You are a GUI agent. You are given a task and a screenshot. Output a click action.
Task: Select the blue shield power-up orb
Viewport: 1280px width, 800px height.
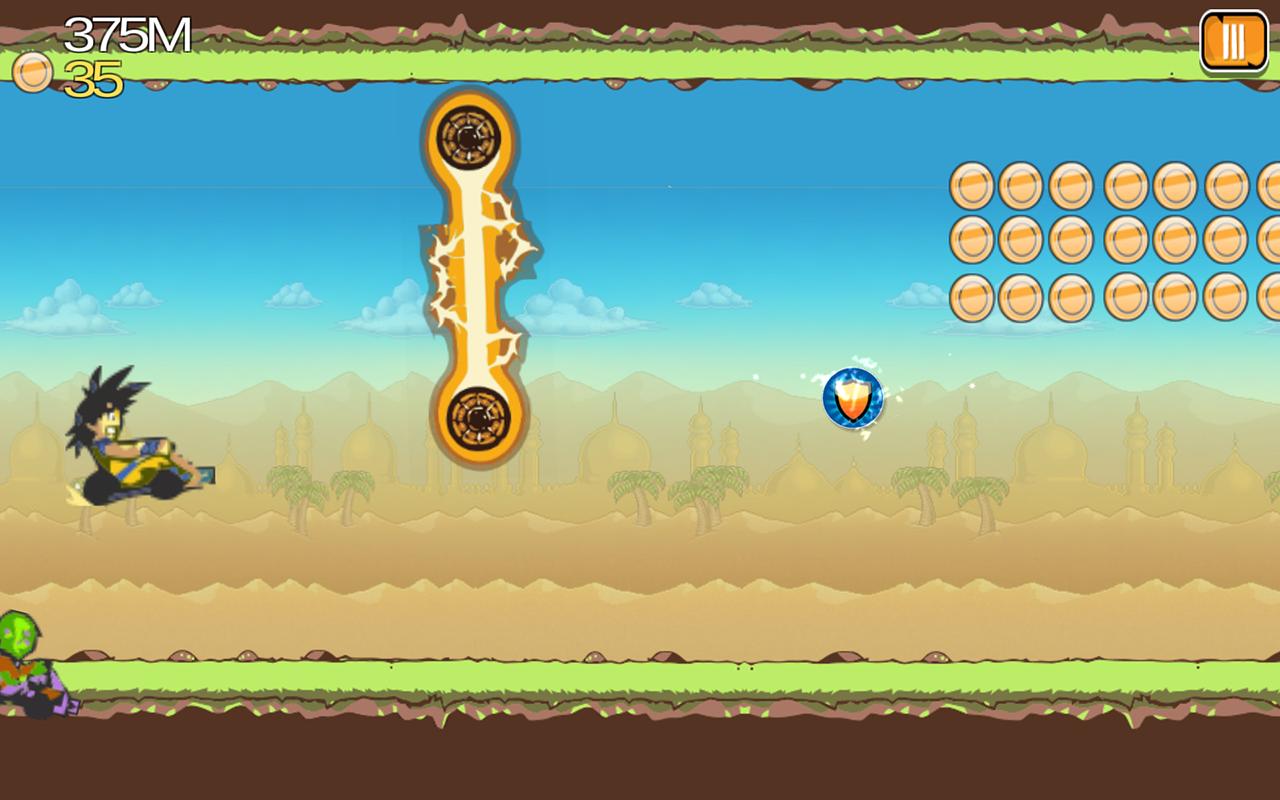pyautogui.click(x=852, y=398)
